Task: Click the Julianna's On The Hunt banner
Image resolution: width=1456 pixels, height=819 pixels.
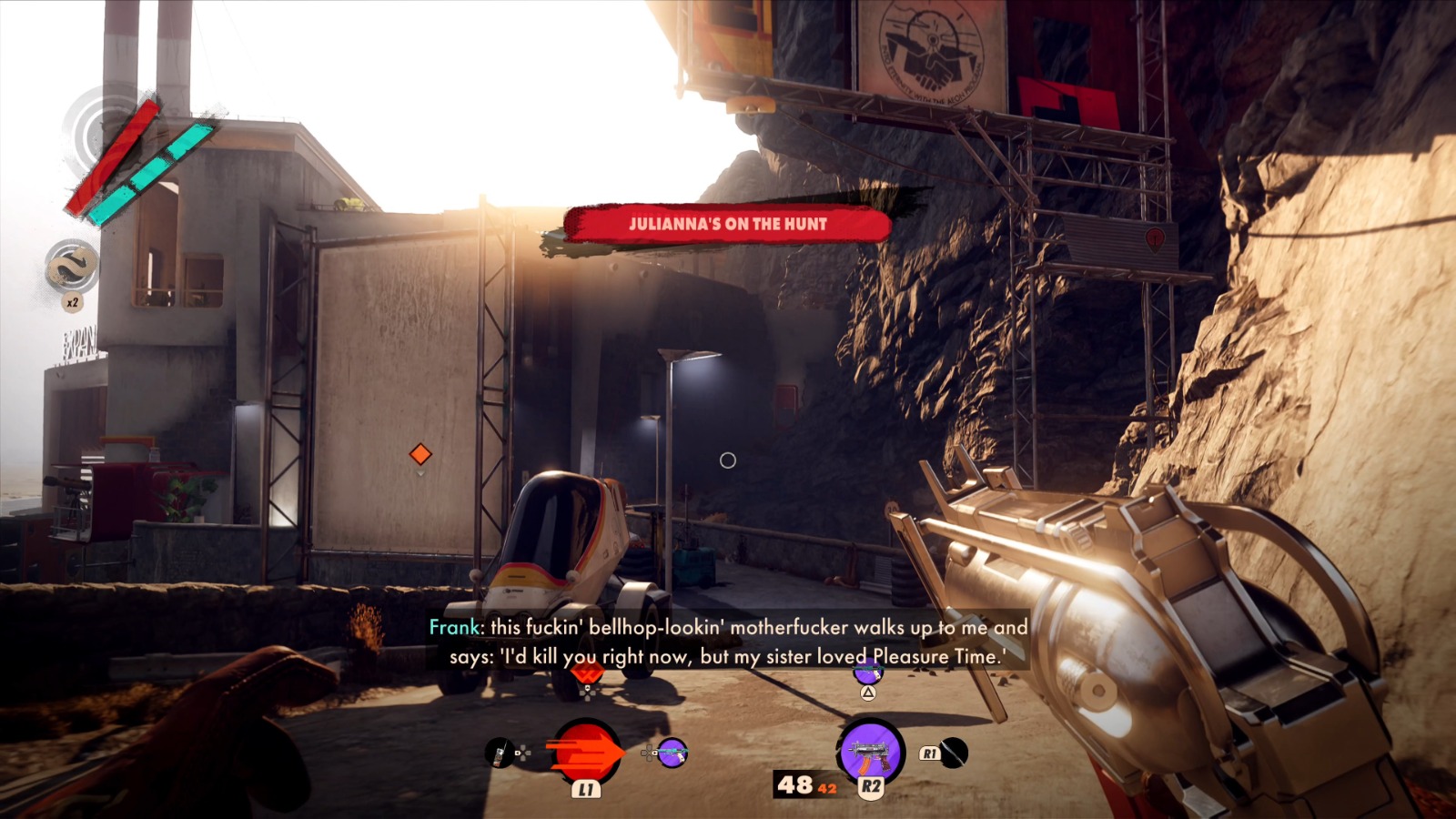Action: tap(727, 224)
